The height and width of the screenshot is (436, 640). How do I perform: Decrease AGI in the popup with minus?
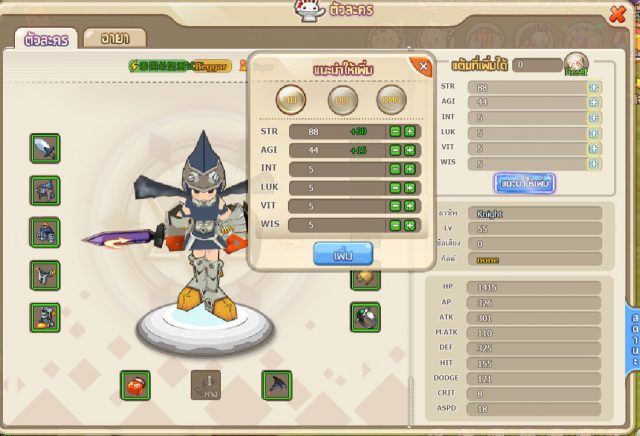(x=396, y=150)
